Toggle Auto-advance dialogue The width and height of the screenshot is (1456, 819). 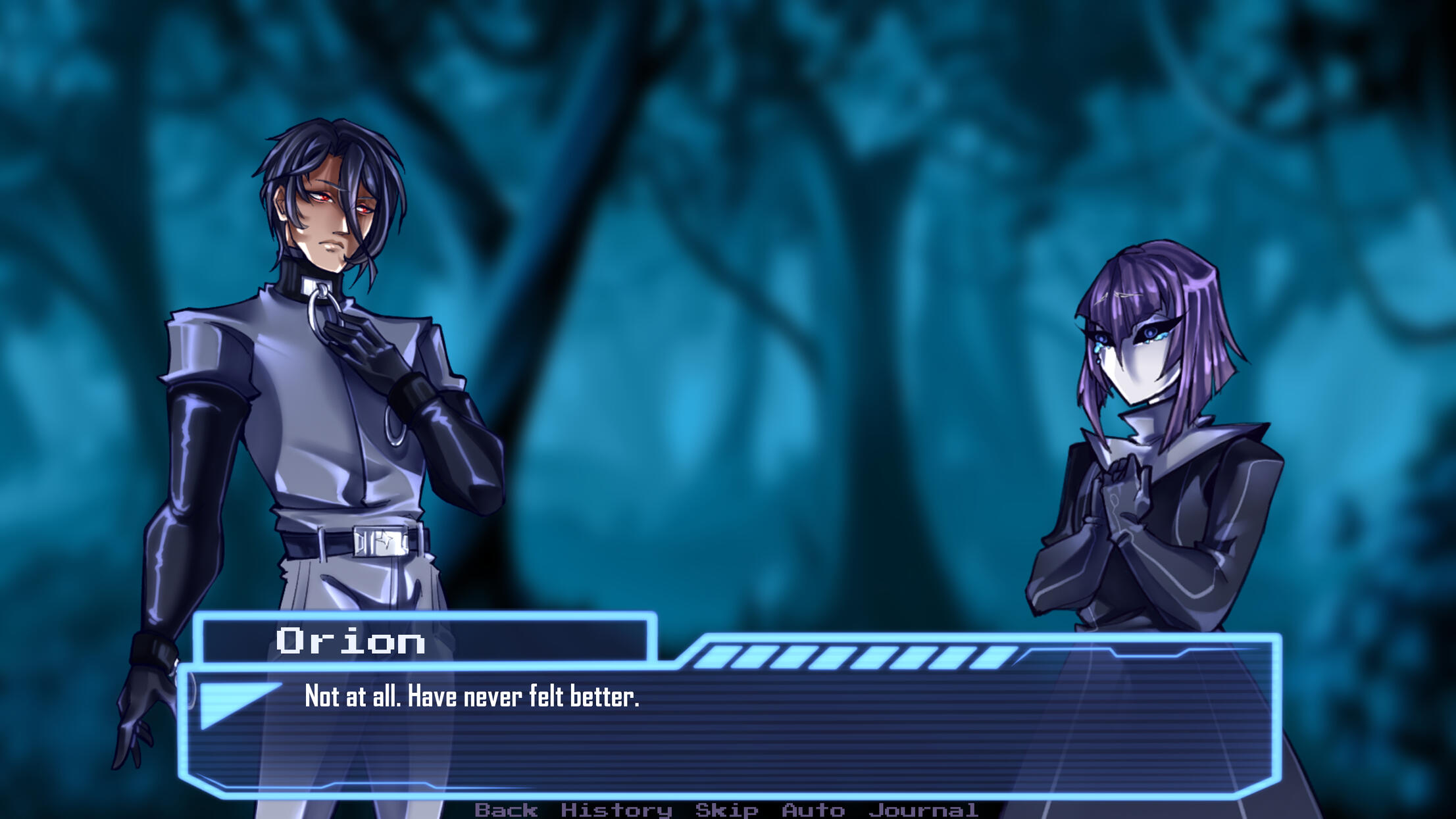click(813, 810)
